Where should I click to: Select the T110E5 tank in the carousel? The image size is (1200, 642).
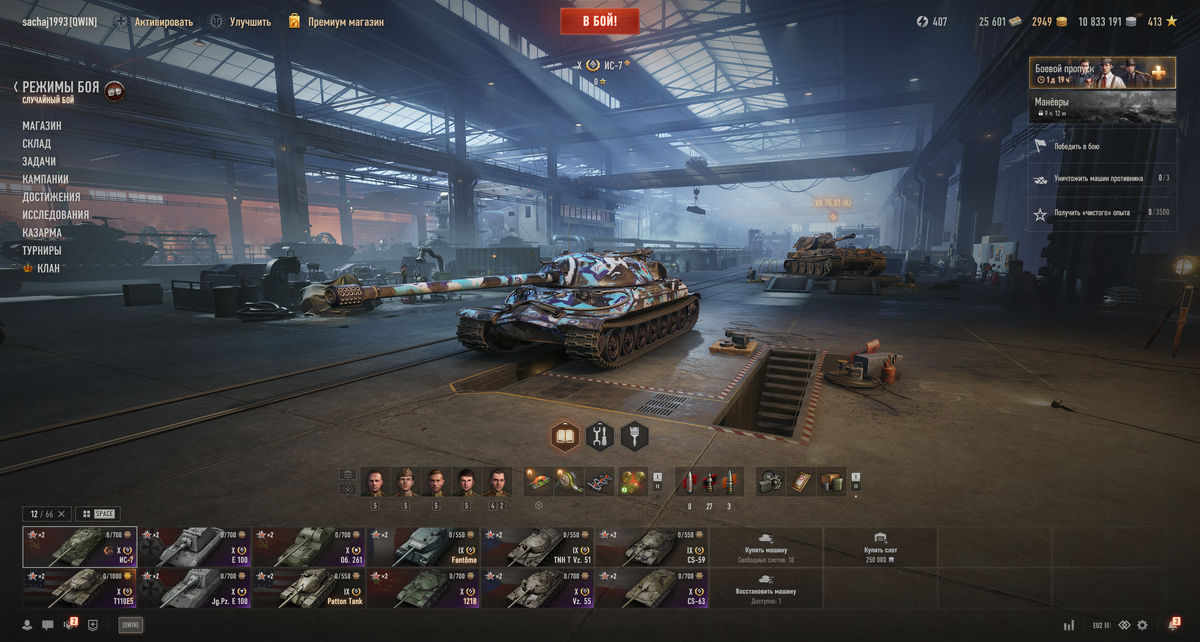[80, 588]
